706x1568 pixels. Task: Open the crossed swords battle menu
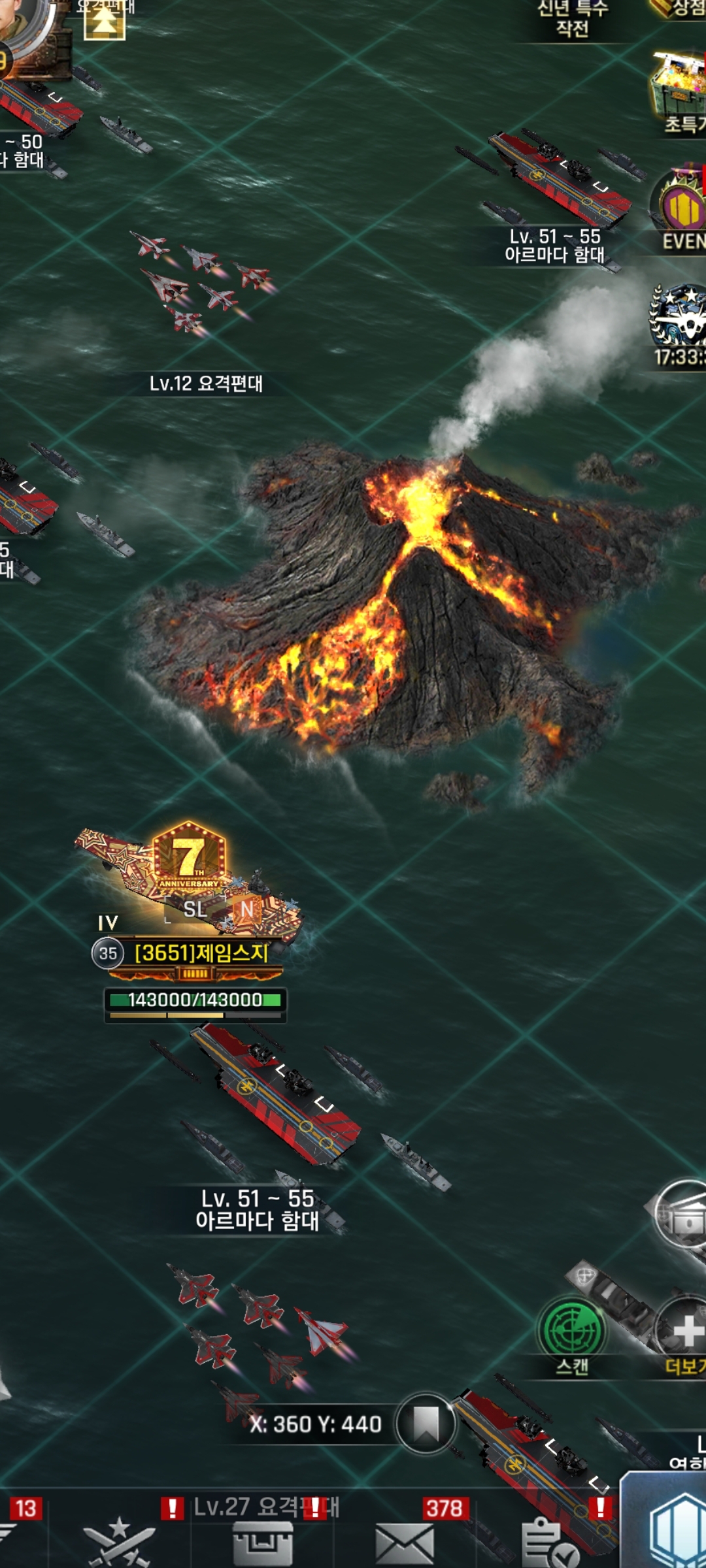[x=120, y=1542]
